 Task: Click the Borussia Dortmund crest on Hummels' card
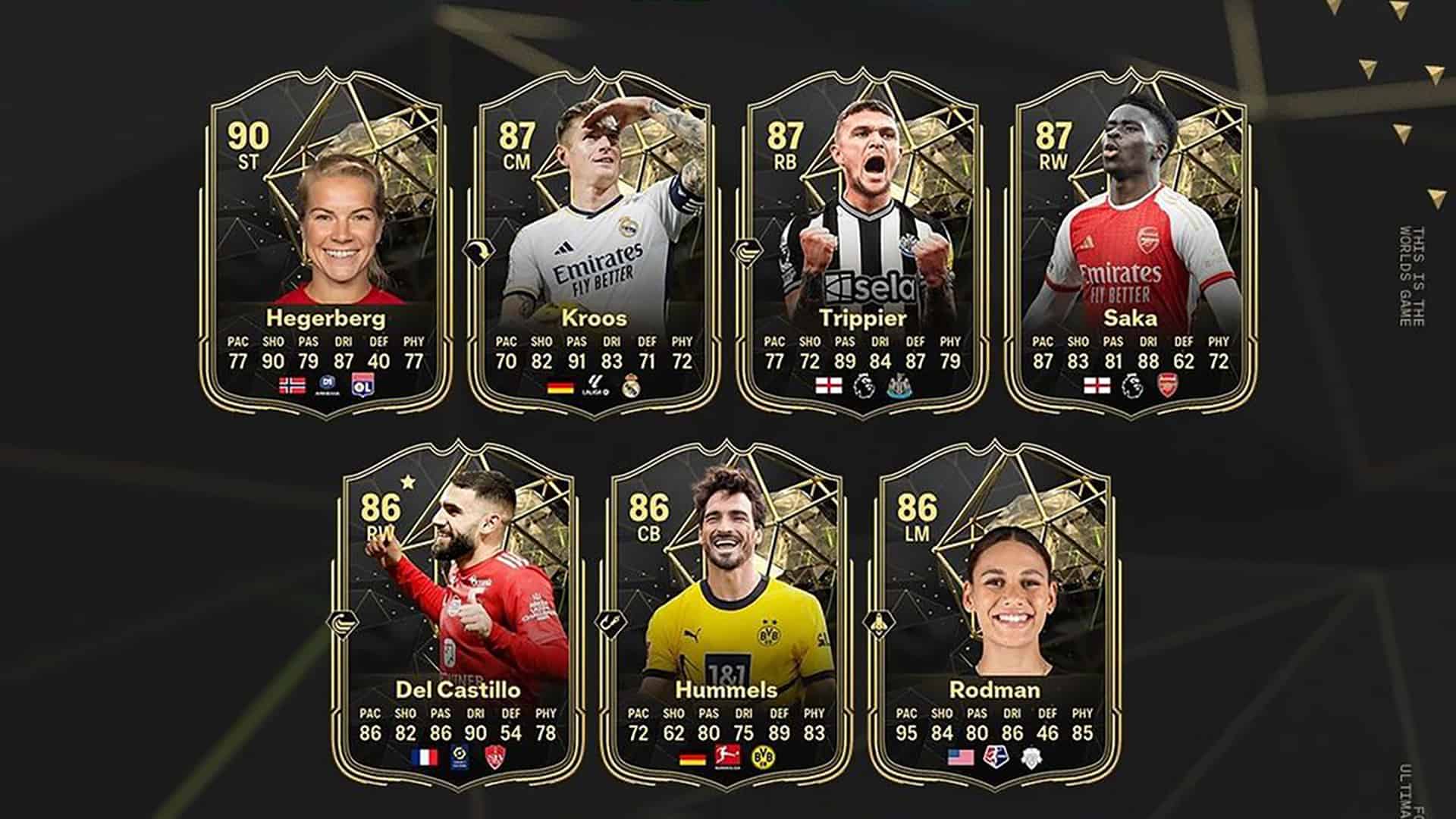pyautogui.click(x=764, y=756)
